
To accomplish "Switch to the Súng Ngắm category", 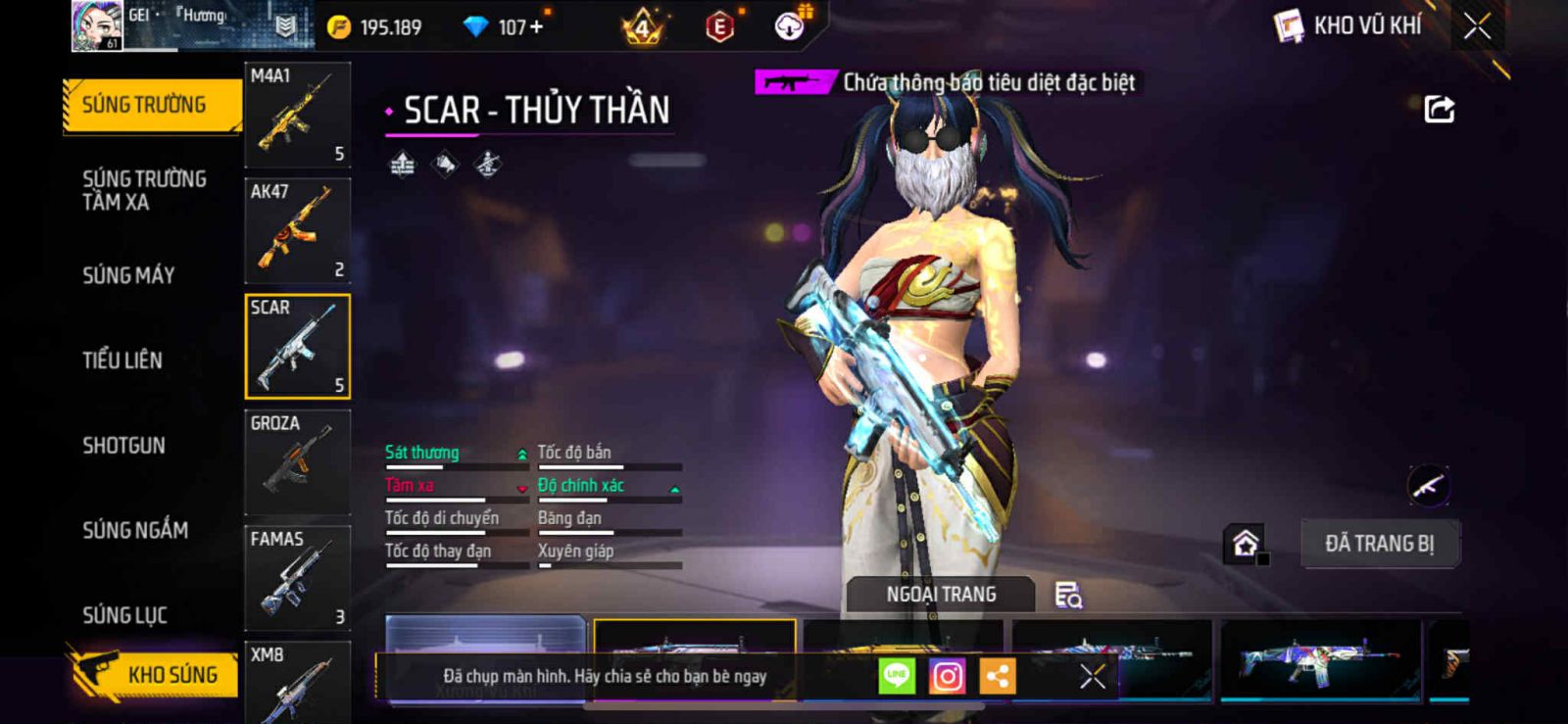I will [x=135, y=530].
